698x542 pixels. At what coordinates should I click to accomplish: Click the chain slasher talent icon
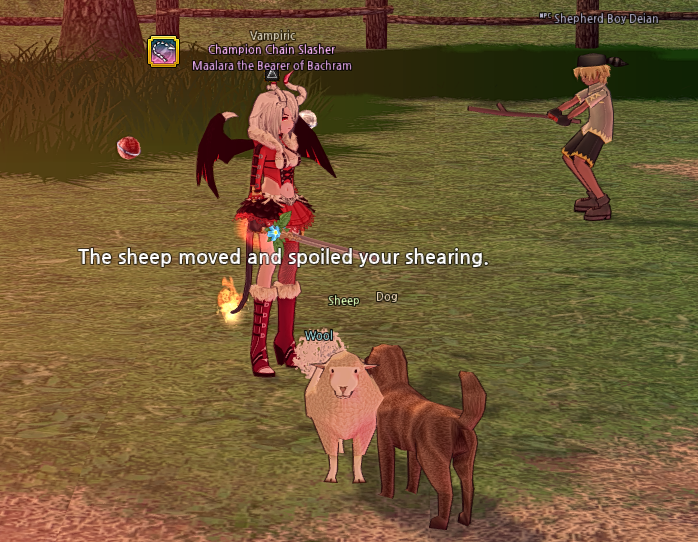[163, 51]
